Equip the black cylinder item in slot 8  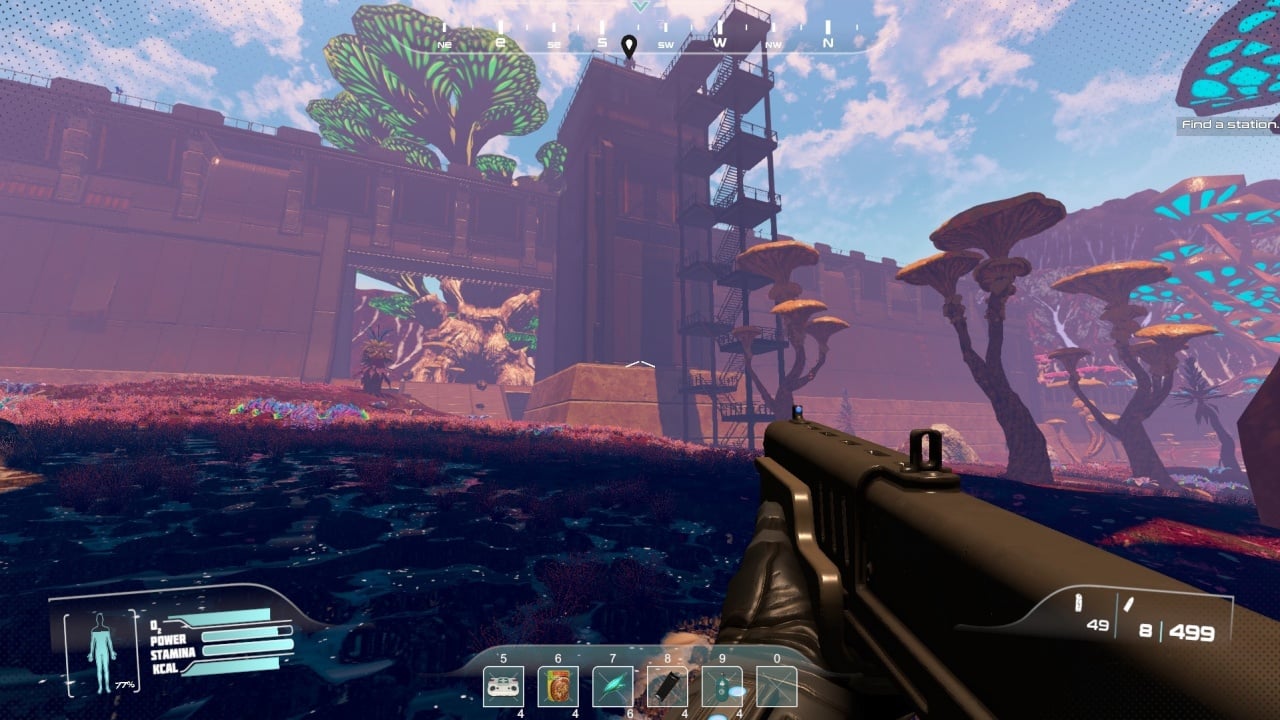tap(667, 687)
